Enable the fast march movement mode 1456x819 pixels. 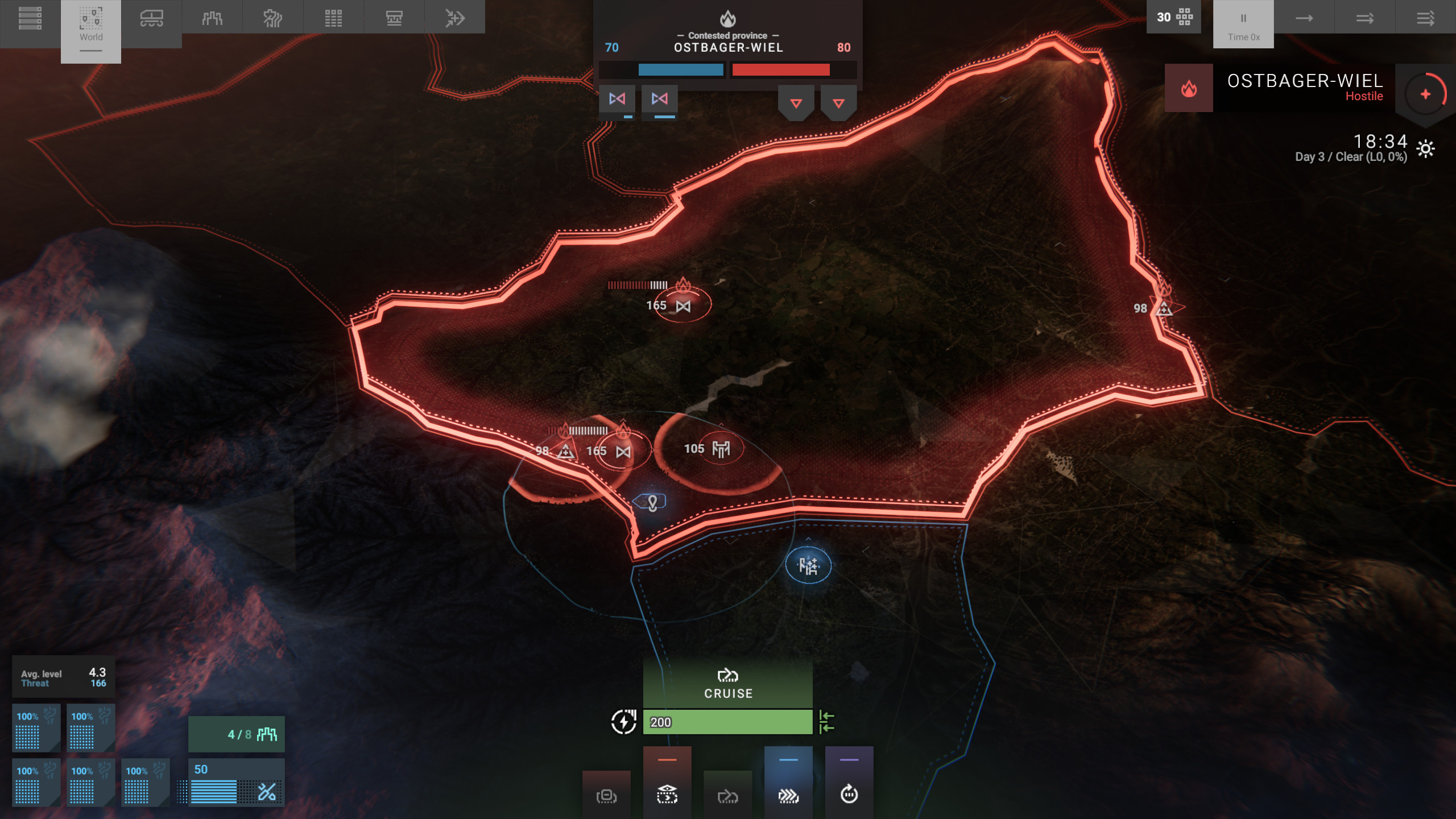point(789,796)
